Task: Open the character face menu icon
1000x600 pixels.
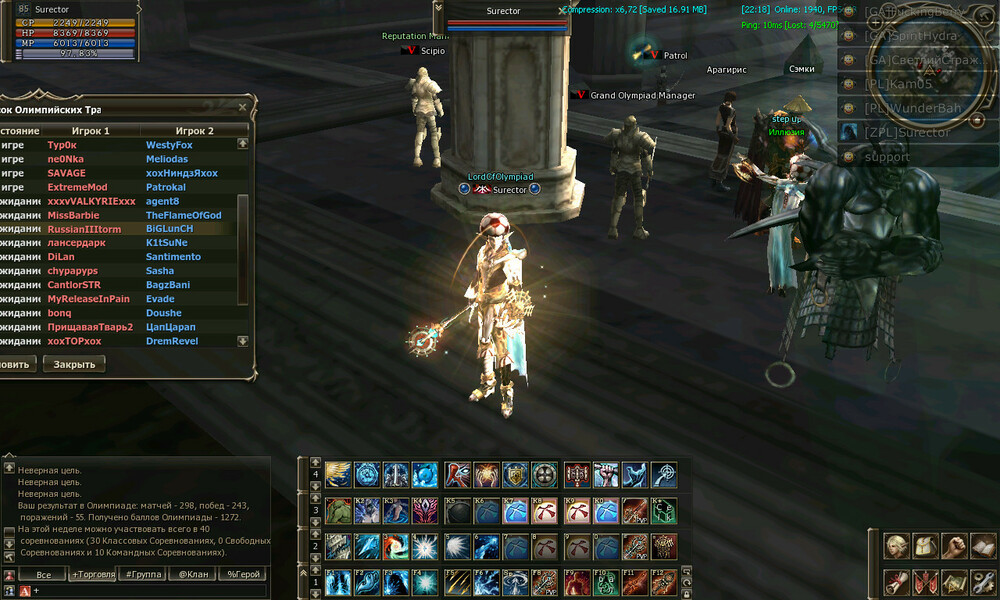Action: (898, 546)
